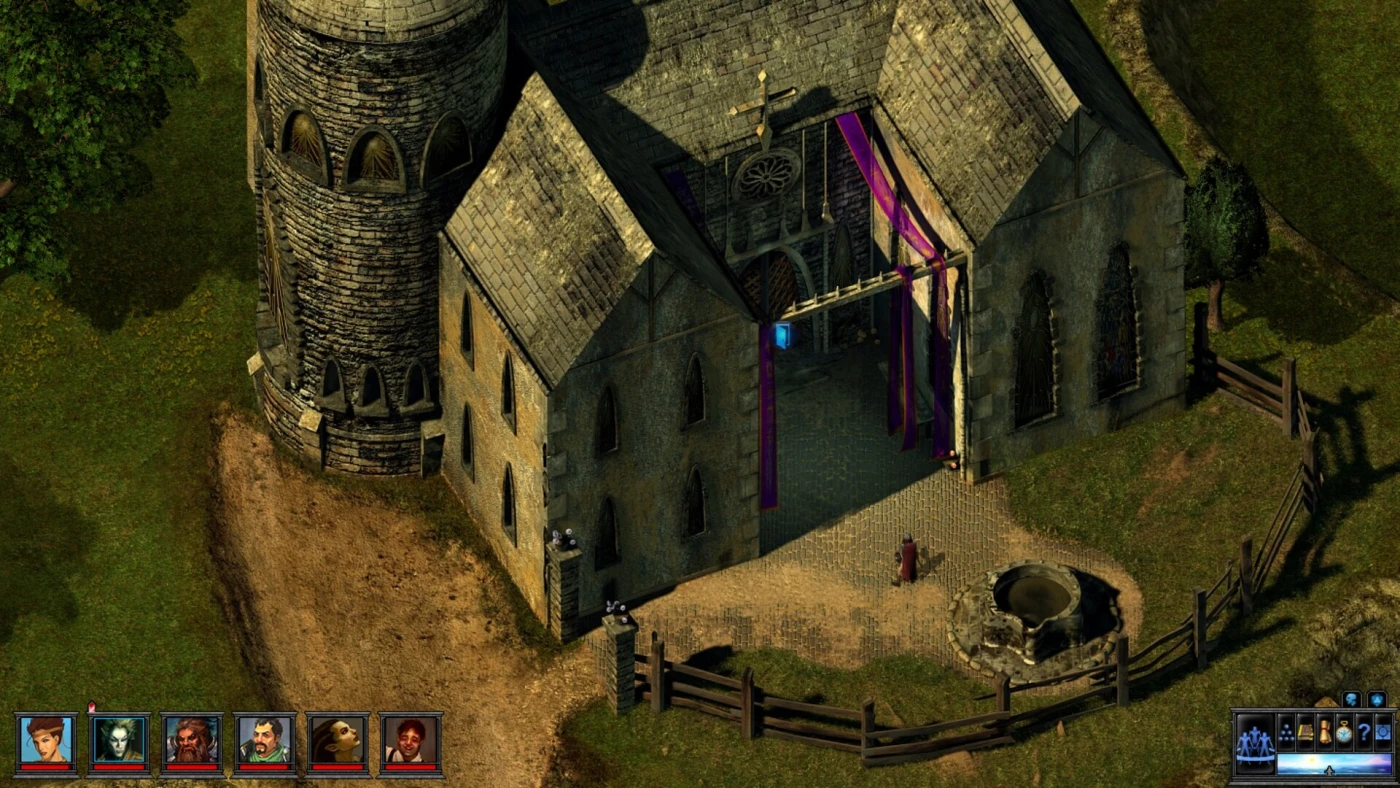This screenshot has height=788, width=1400.
Task: Select the pale elf party portrait
Action: [x=119, y=742]
